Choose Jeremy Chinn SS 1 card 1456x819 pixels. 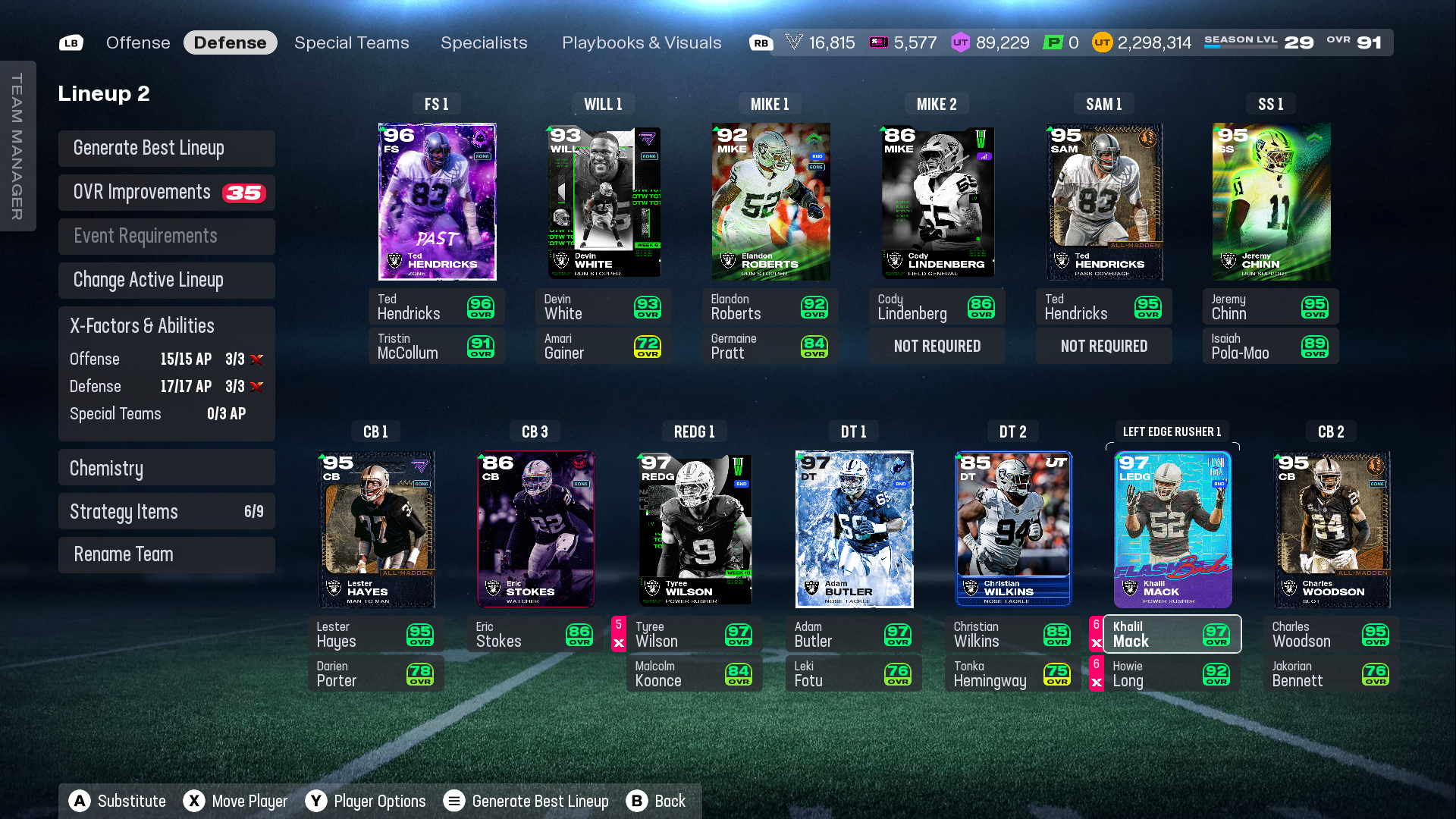pyautogui.click(x=1271, y=202)
